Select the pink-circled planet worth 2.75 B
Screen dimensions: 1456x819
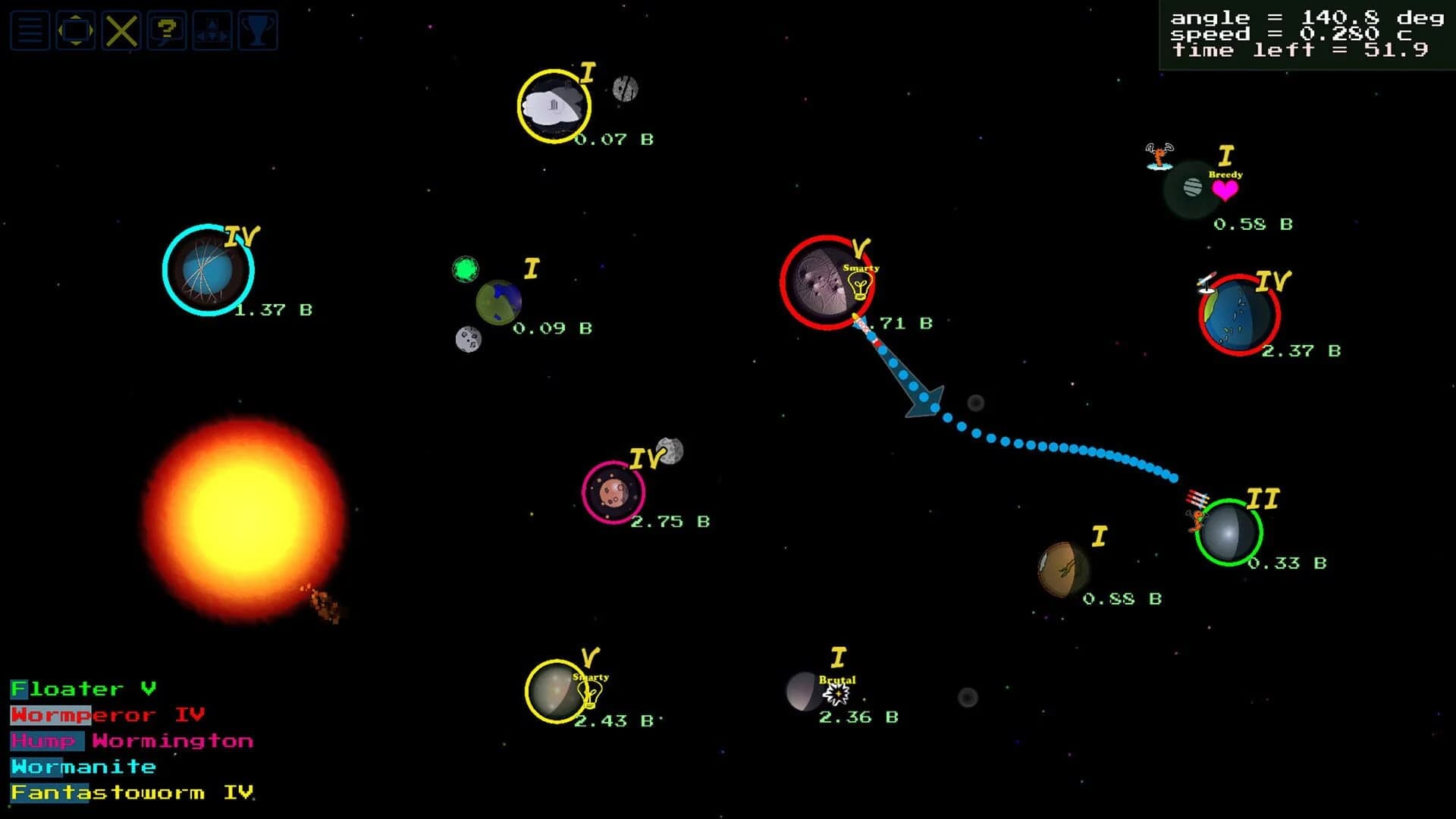tap(614, 493)
